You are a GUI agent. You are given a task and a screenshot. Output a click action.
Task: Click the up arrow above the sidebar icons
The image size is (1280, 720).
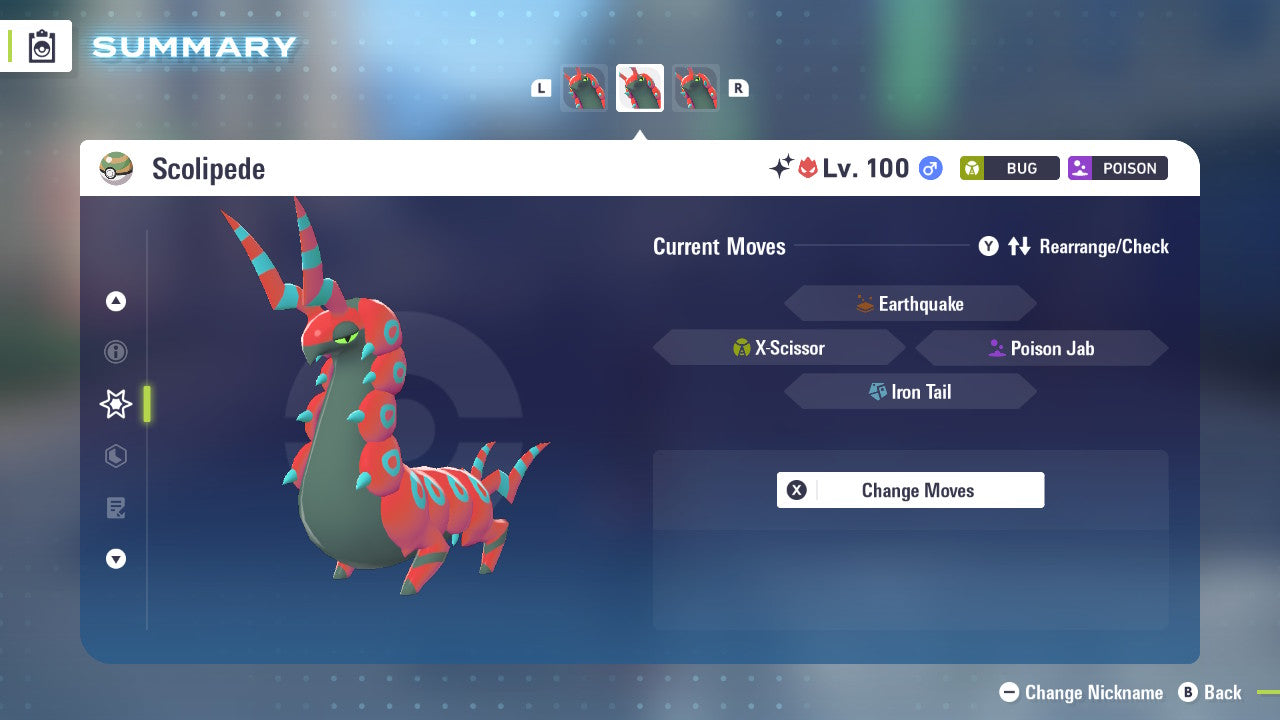(x=116, y=301)
